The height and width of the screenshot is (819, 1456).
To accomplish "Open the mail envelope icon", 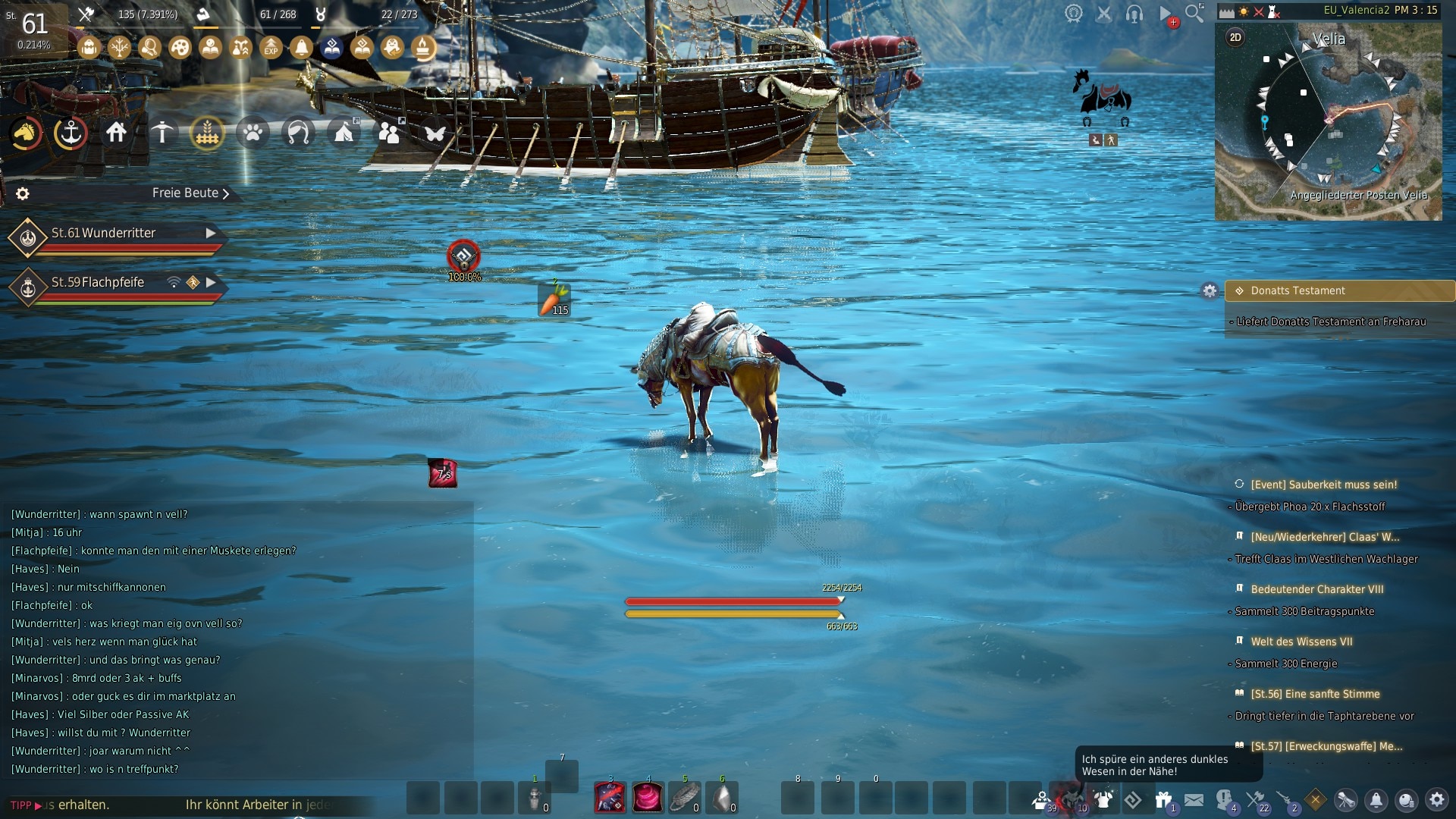I will coord(1194,799).
